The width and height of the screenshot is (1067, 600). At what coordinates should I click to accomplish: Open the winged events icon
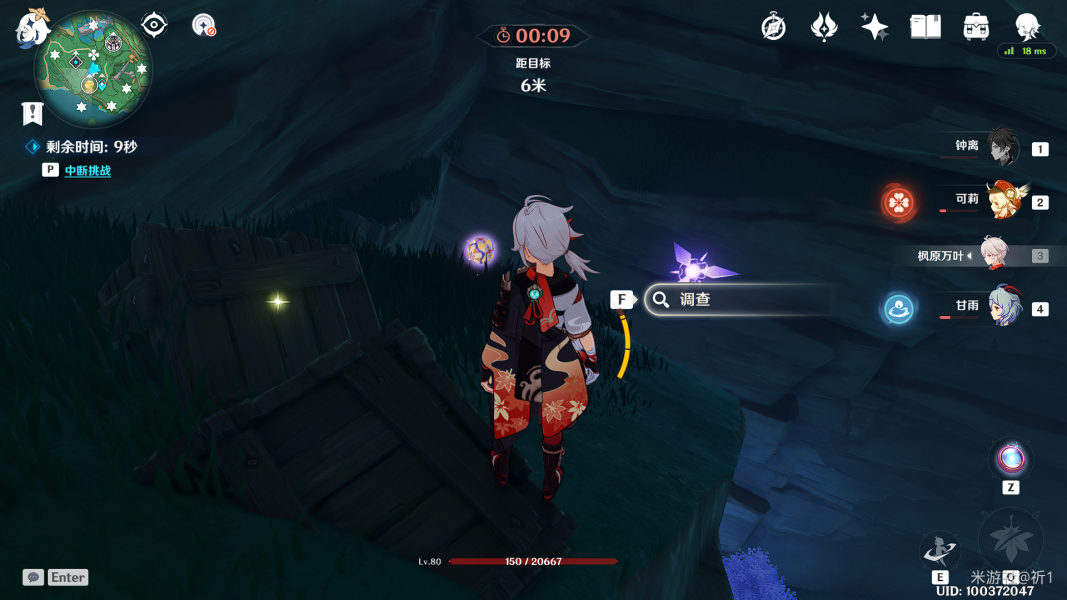click(x=824, y=27)
